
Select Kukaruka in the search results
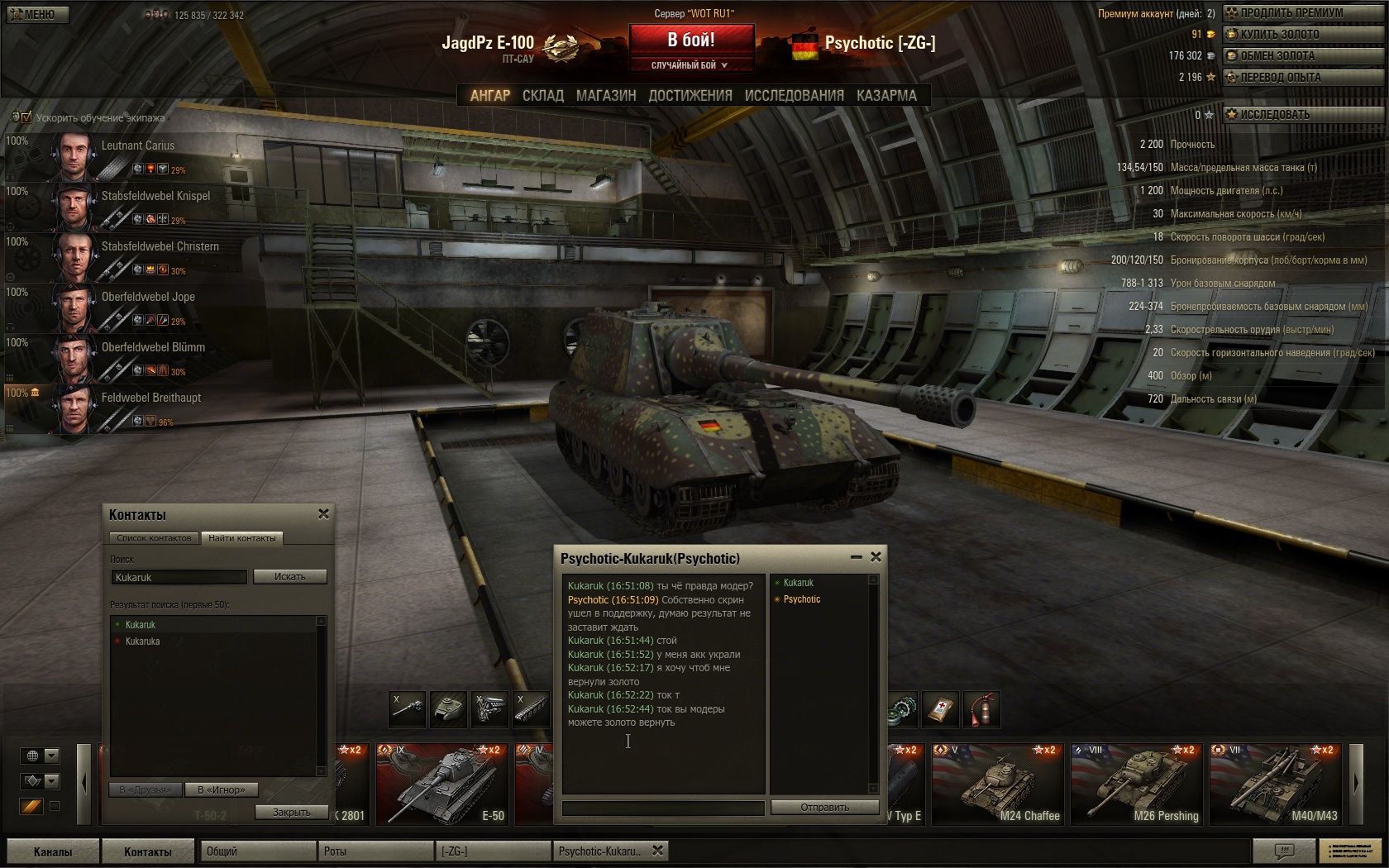coord(143,641)
